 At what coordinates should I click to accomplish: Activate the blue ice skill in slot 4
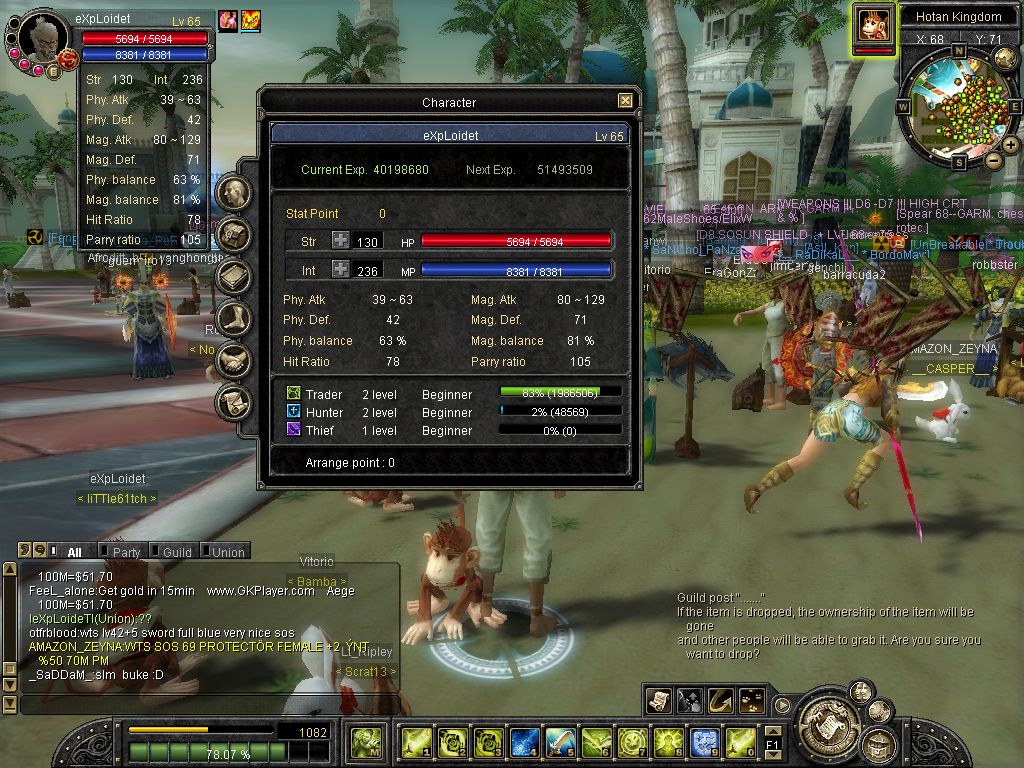[525, 742]
